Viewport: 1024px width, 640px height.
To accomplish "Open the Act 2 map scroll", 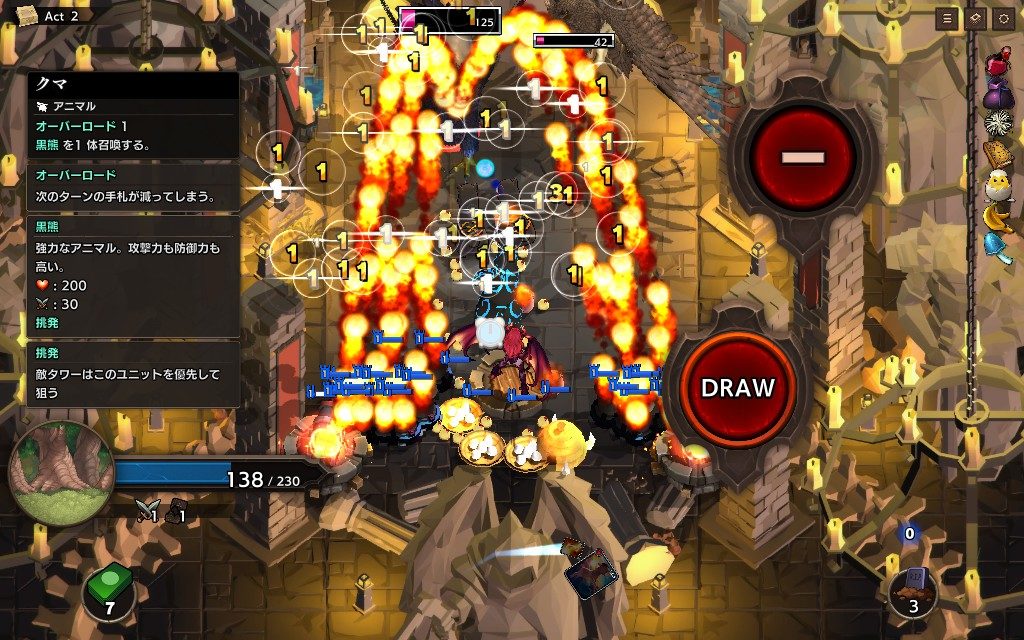I will (x=26, y=15).
